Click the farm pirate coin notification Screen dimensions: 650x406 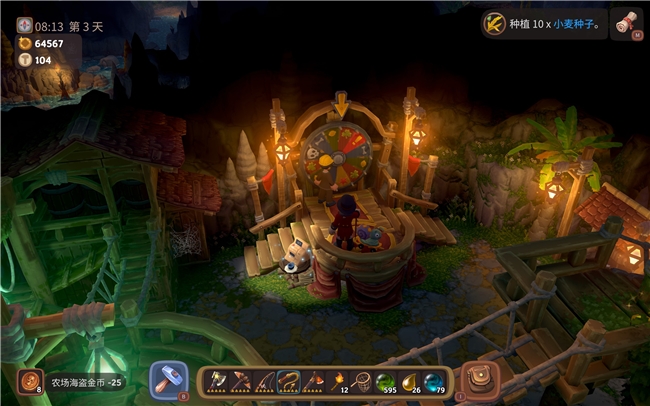click(x=72, y=381)
